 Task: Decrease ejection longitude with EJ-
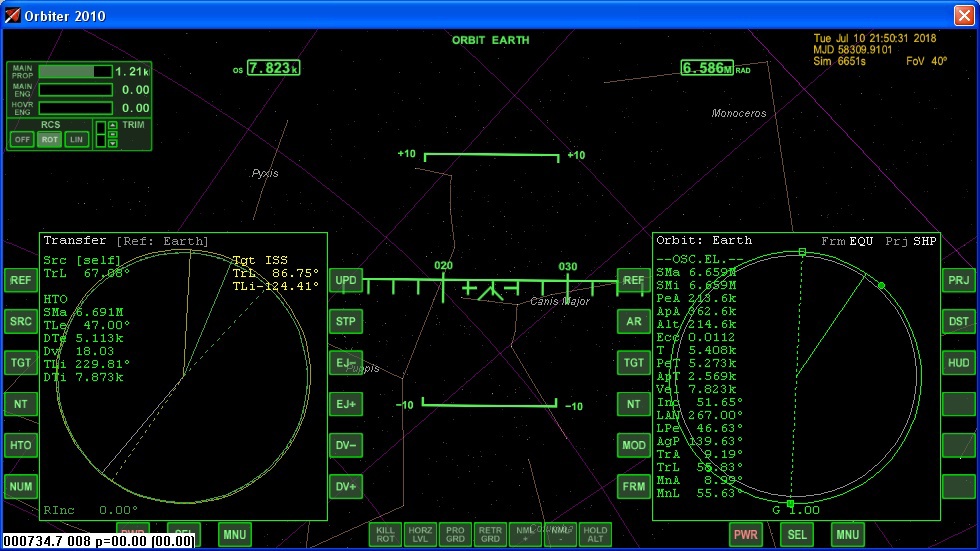coord(346,364)
